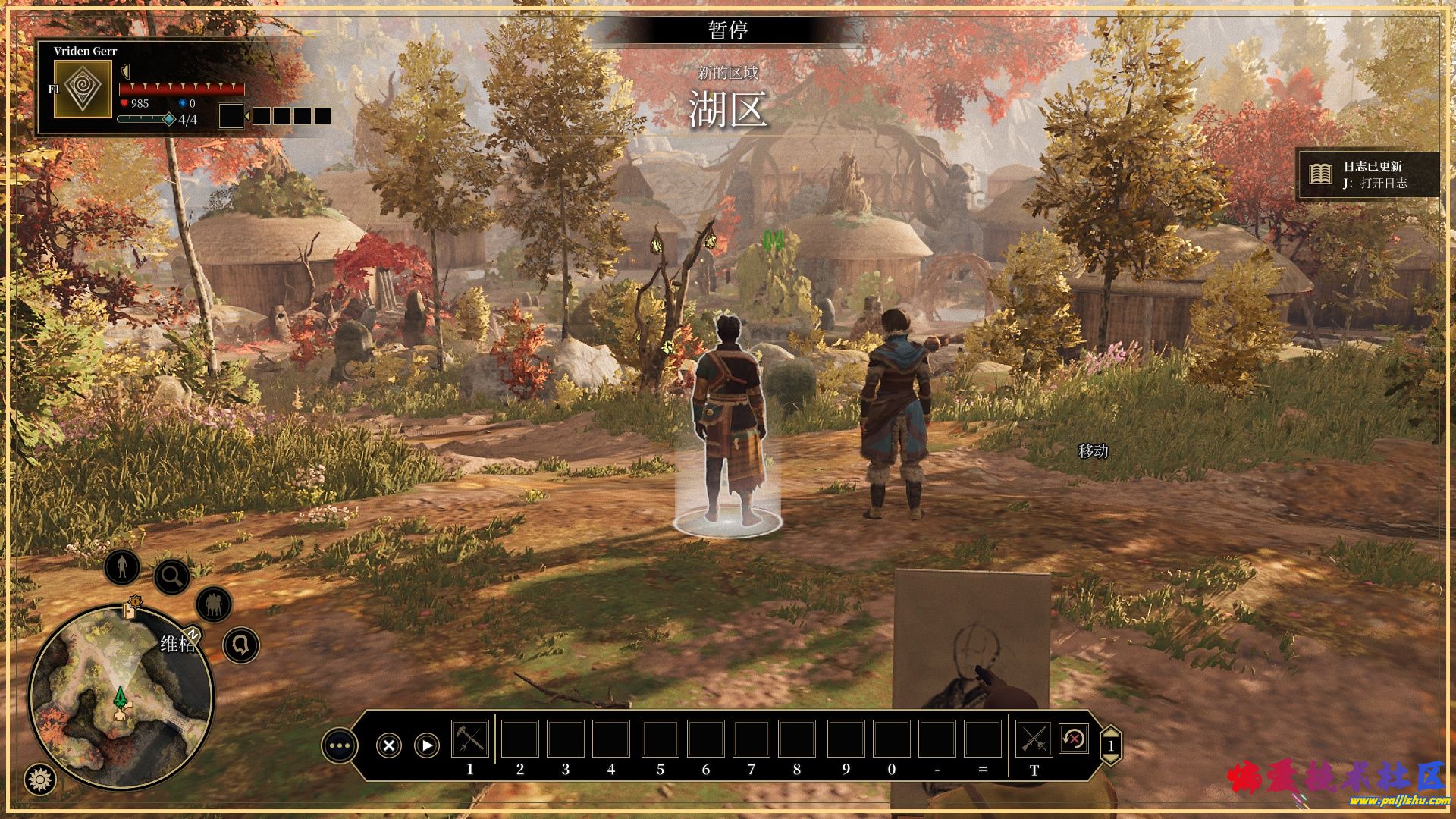The image size is (1456, 819).
Task: Activate the magnifying glass search icon
Action: [x=172, y=577]
